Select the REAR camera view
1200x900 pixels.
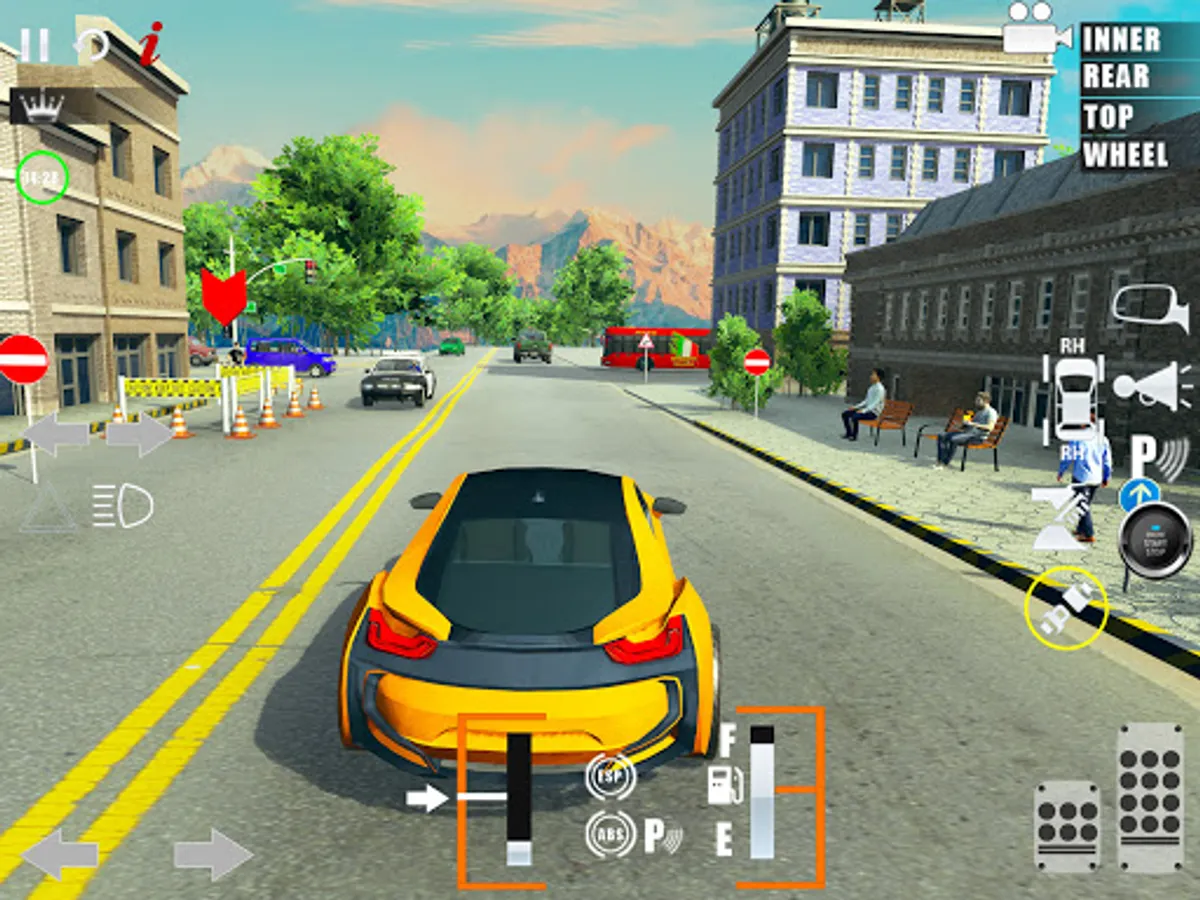click(1116, 77)
